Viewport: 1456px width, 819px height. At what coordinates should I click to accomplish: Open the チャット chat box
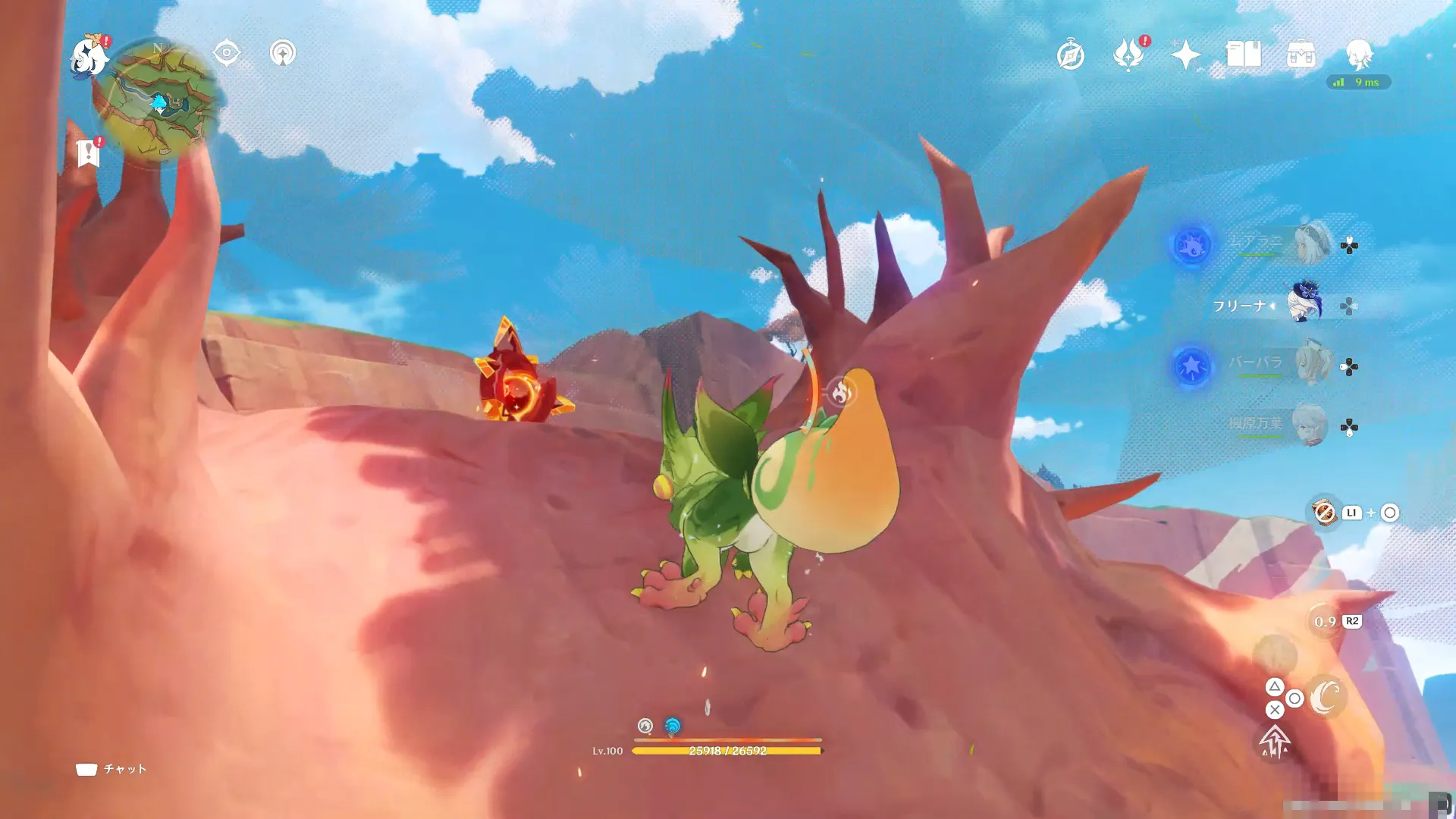(111, 769)
